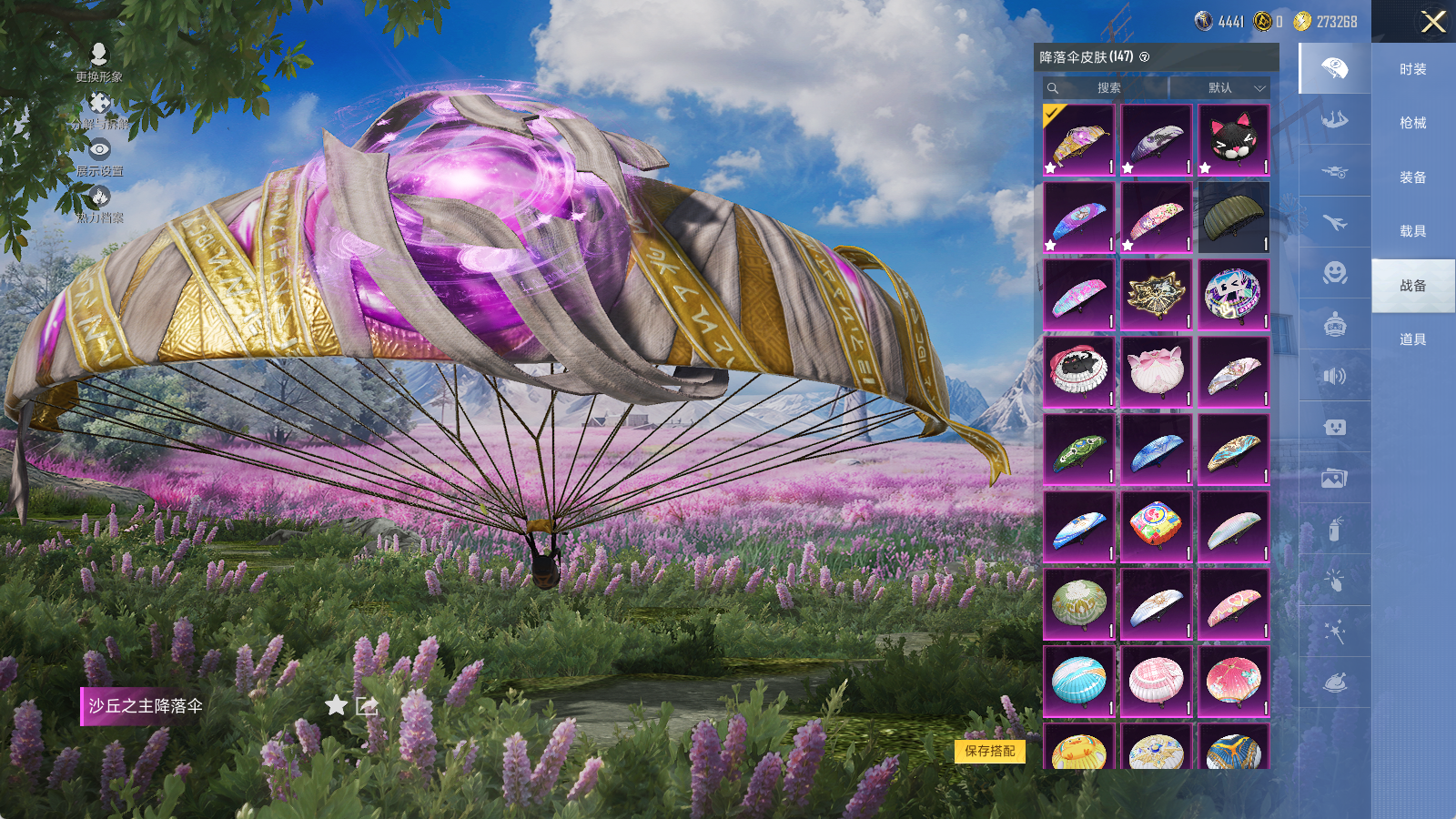Click the help icon next to 降落伞皮肤
The width and height of the screenshot is (1456, 819).
[1145, 57]
